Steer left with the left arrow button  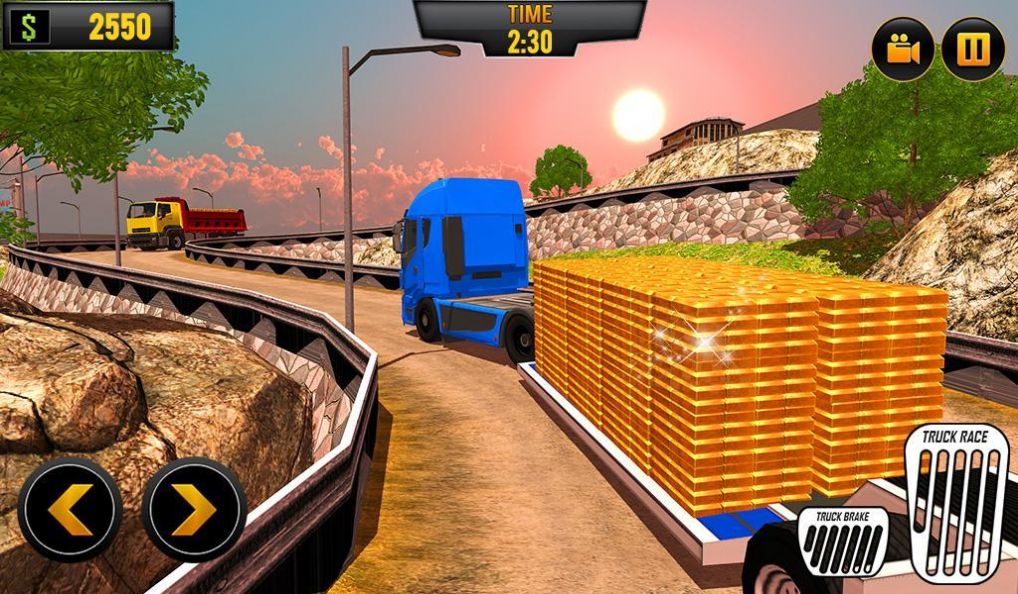click(x=69, y=510)
